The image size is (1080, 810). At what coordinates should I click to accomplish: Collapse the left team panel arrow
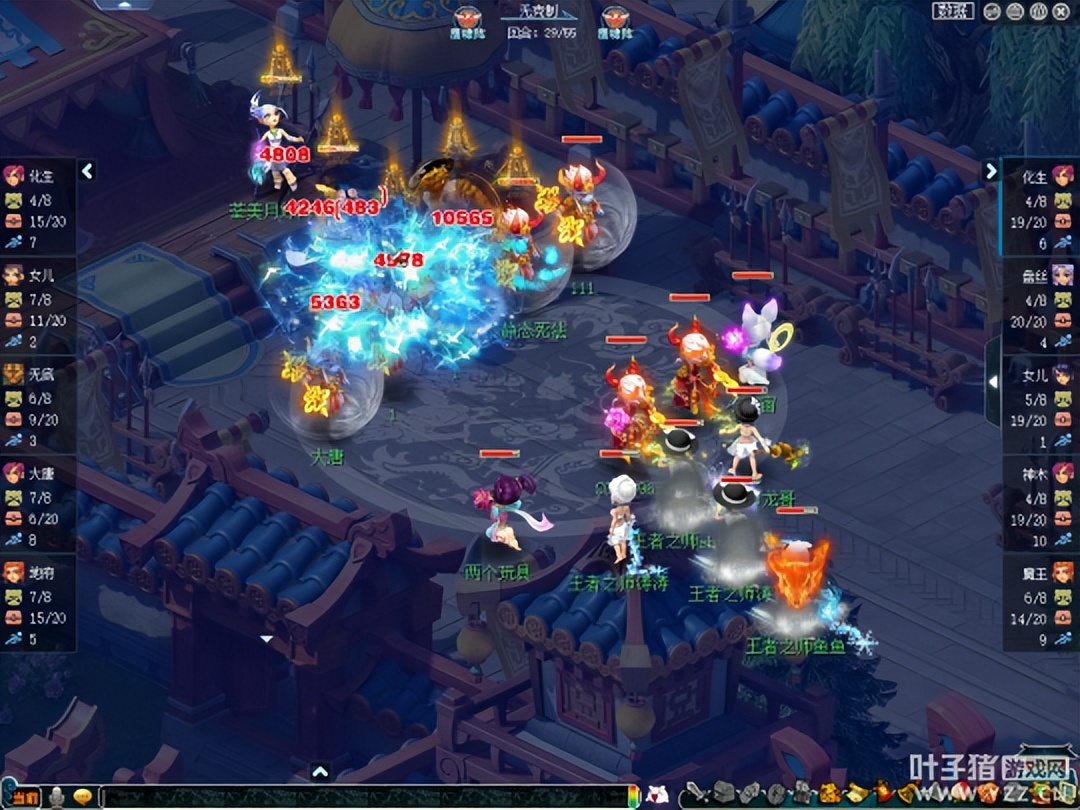(87, 172)
